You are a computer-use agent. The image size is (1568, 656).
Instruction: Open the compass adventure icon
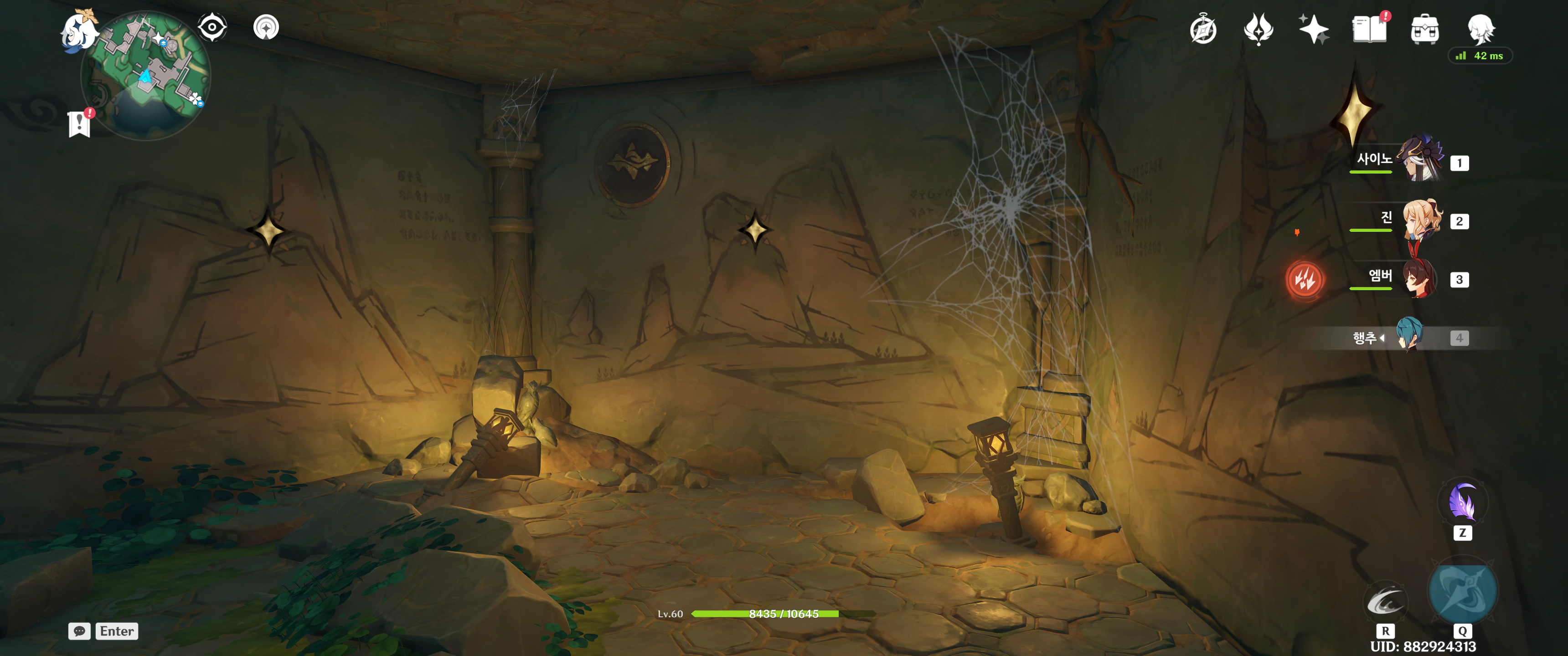tap(1203, 30)
